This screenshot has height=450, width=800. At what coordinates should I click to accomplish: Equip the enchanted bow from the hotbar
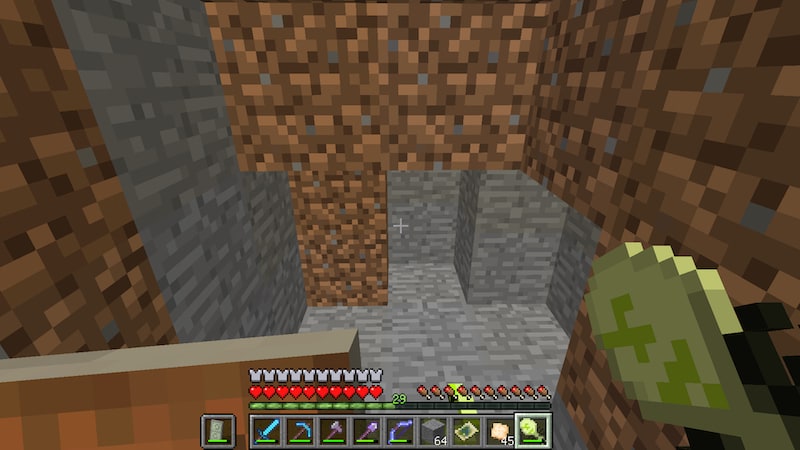399,430
